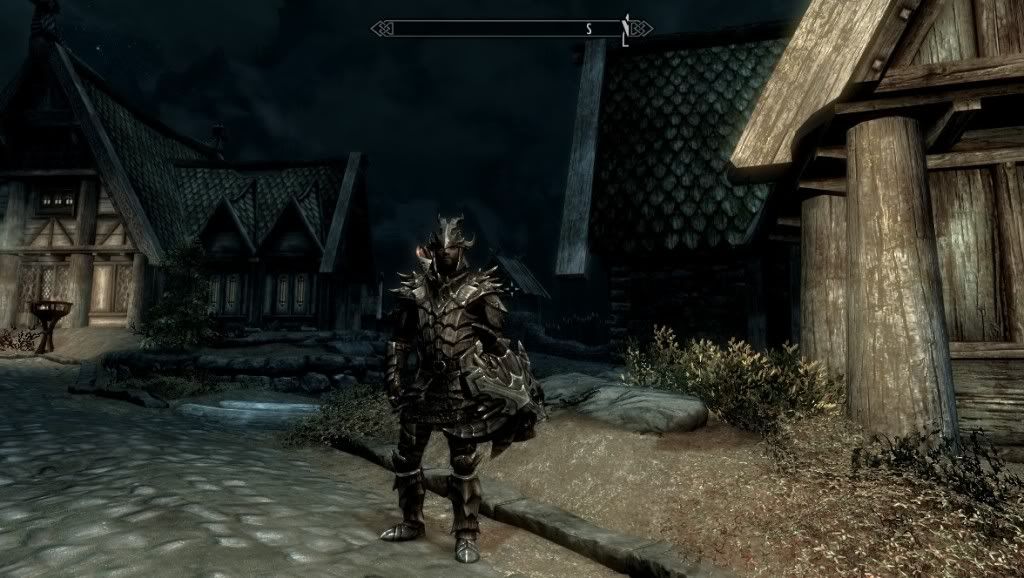Click the compass bar
1024x578 pixels.
pyautogui.click(x=500, y=28)
